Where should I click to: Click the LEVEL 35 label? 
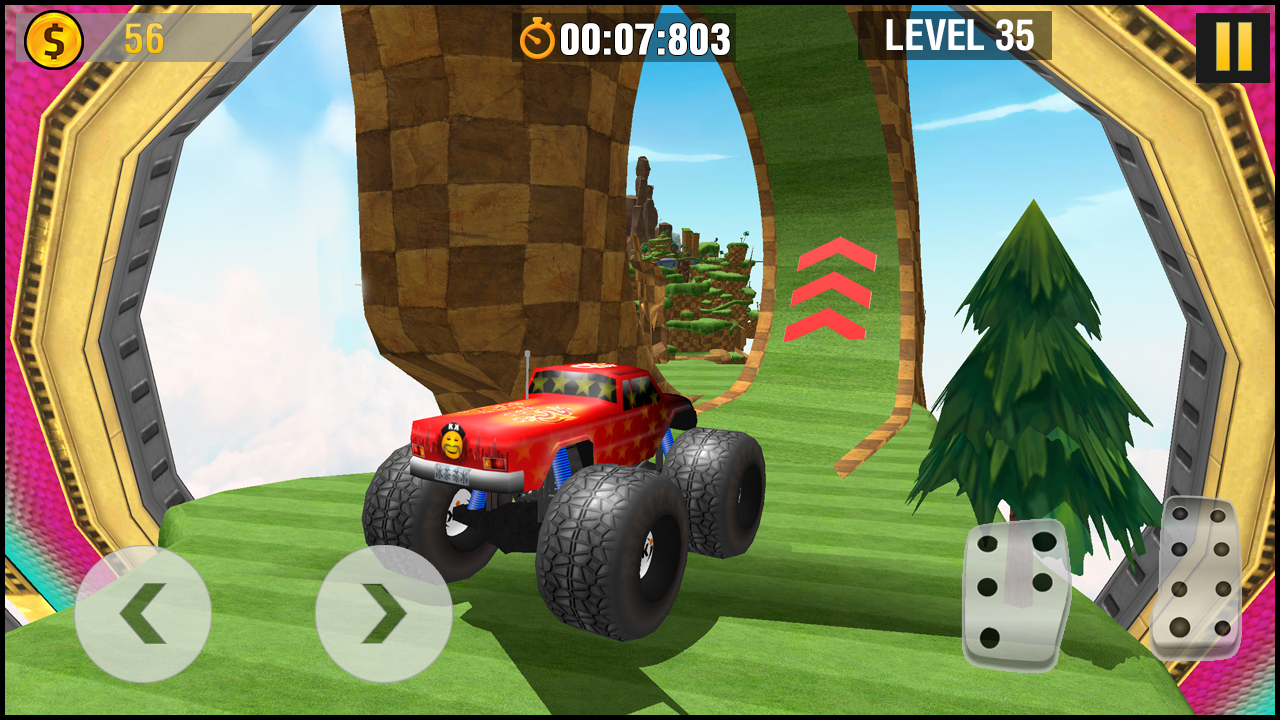pyautogui.click(x=959, y=38)
